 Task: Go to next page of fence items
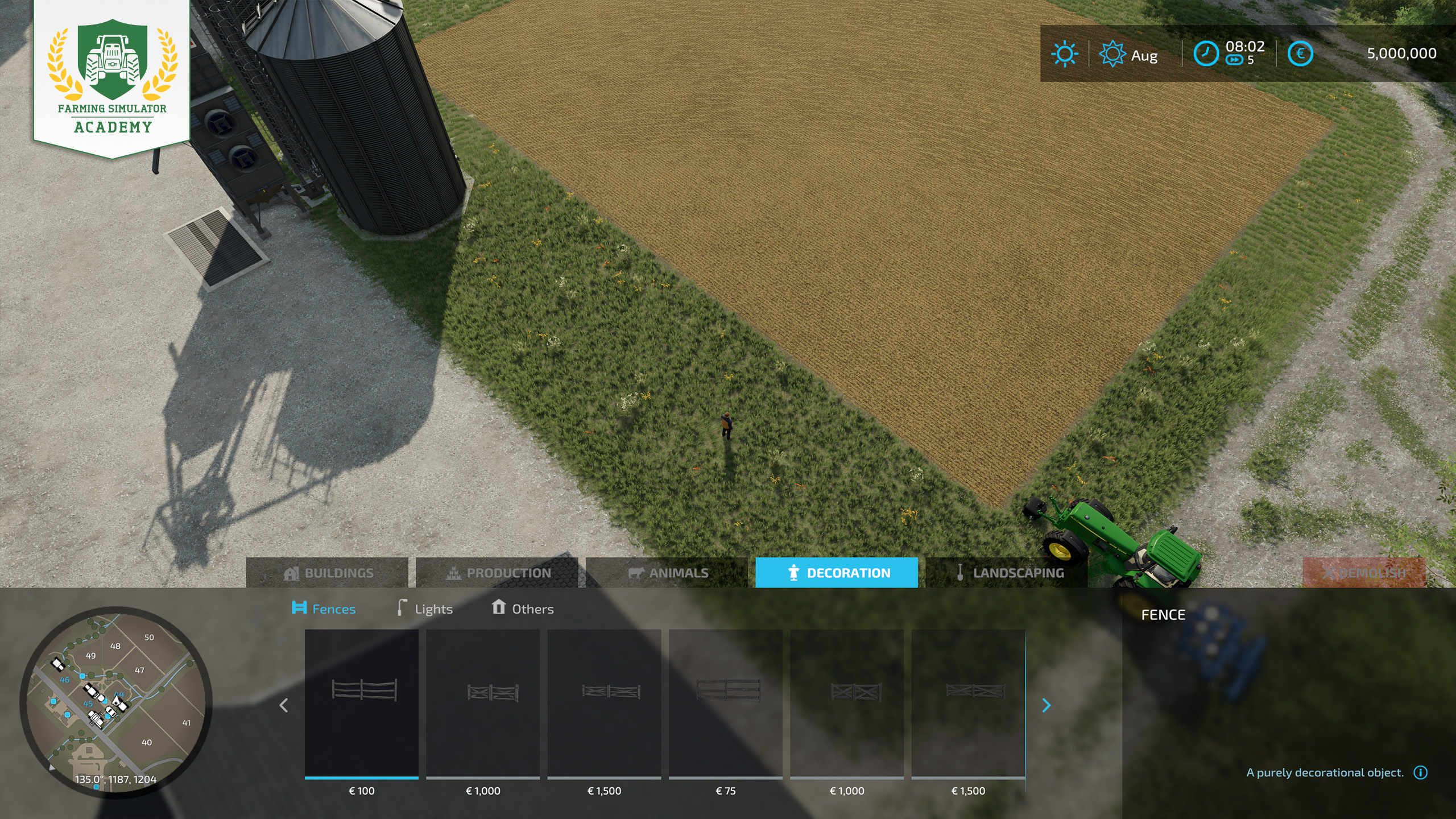point(1046,705)
